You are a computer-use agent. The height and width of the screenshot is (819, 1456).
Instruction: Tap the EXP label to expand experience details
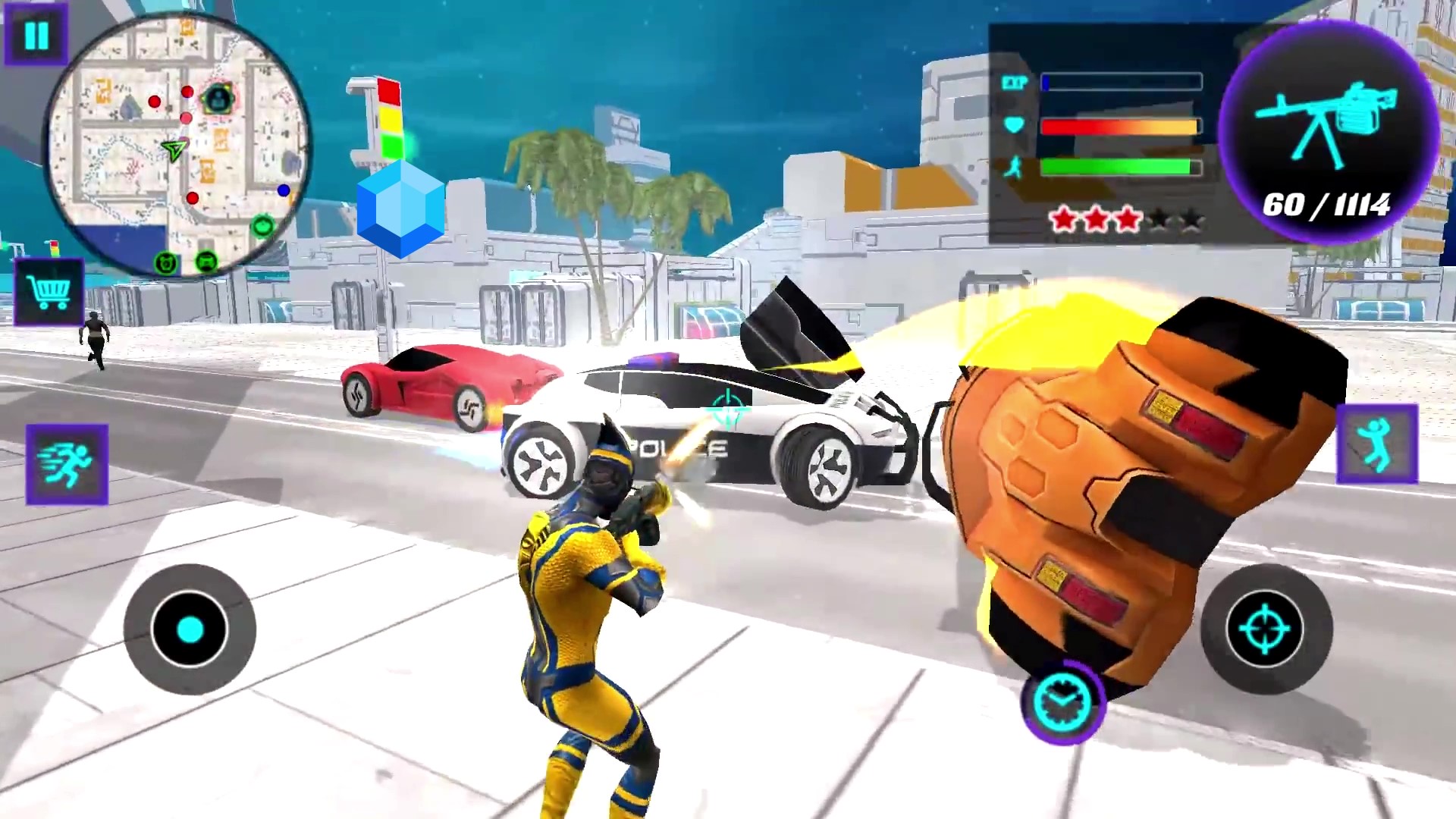click(x=1015, y=80)
